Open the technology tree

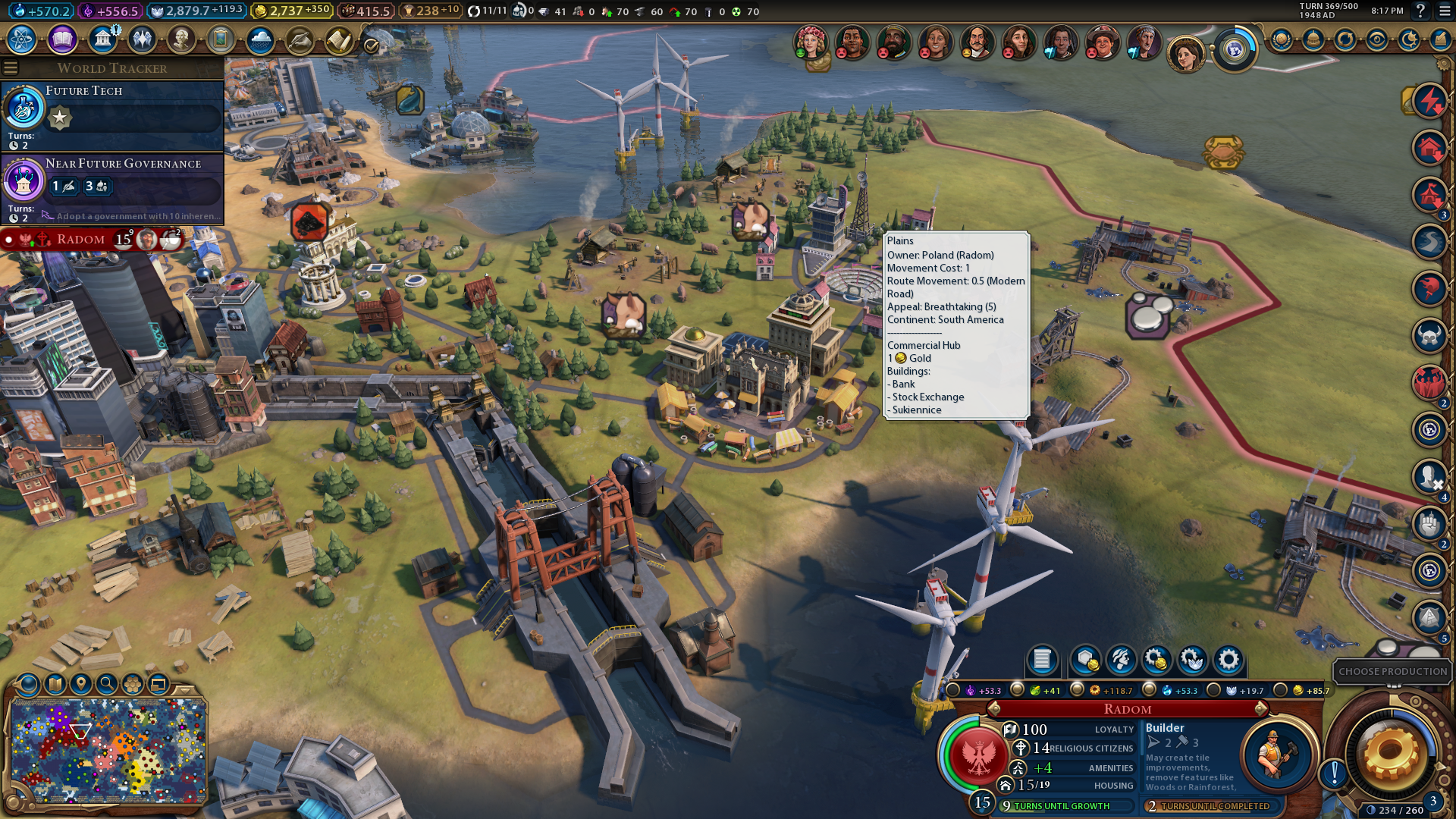tap(22, 39)
